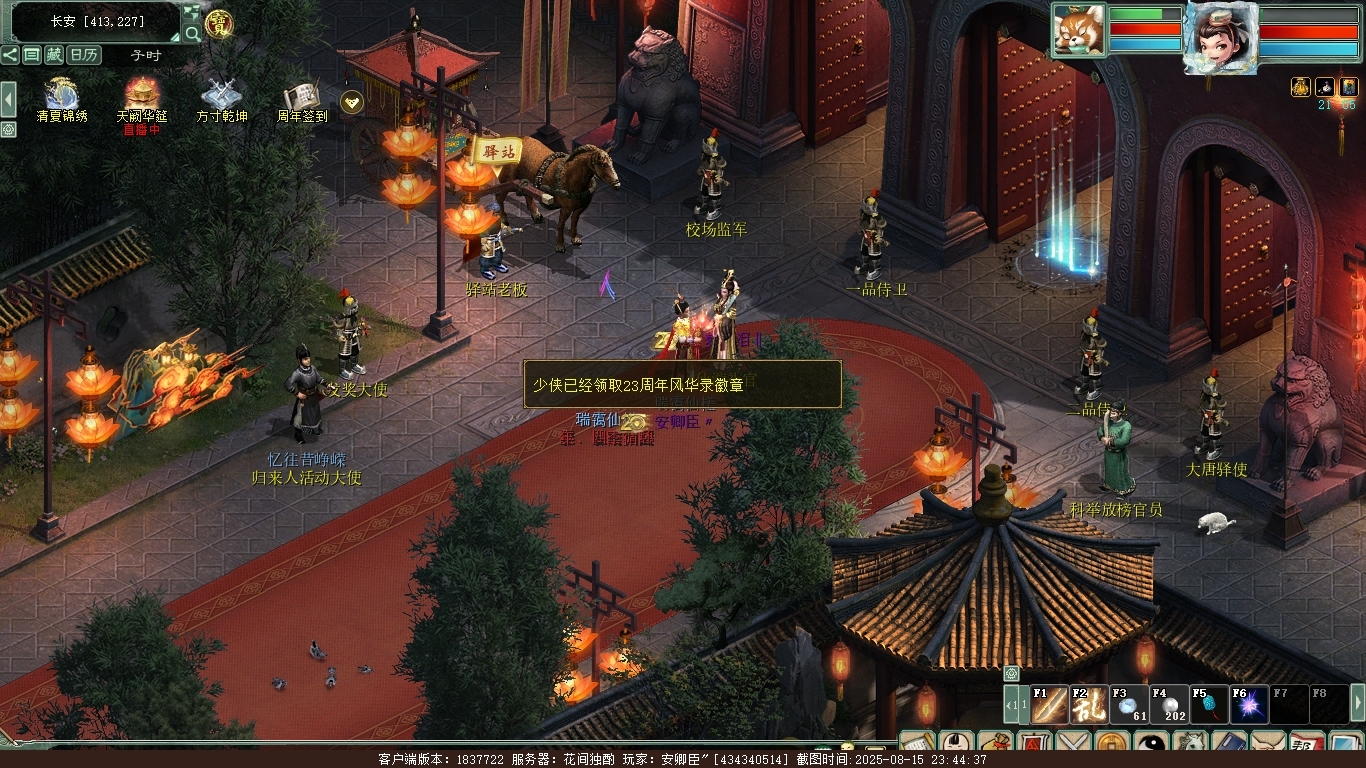Use the F4 white pearl item

coord(1169,705)
